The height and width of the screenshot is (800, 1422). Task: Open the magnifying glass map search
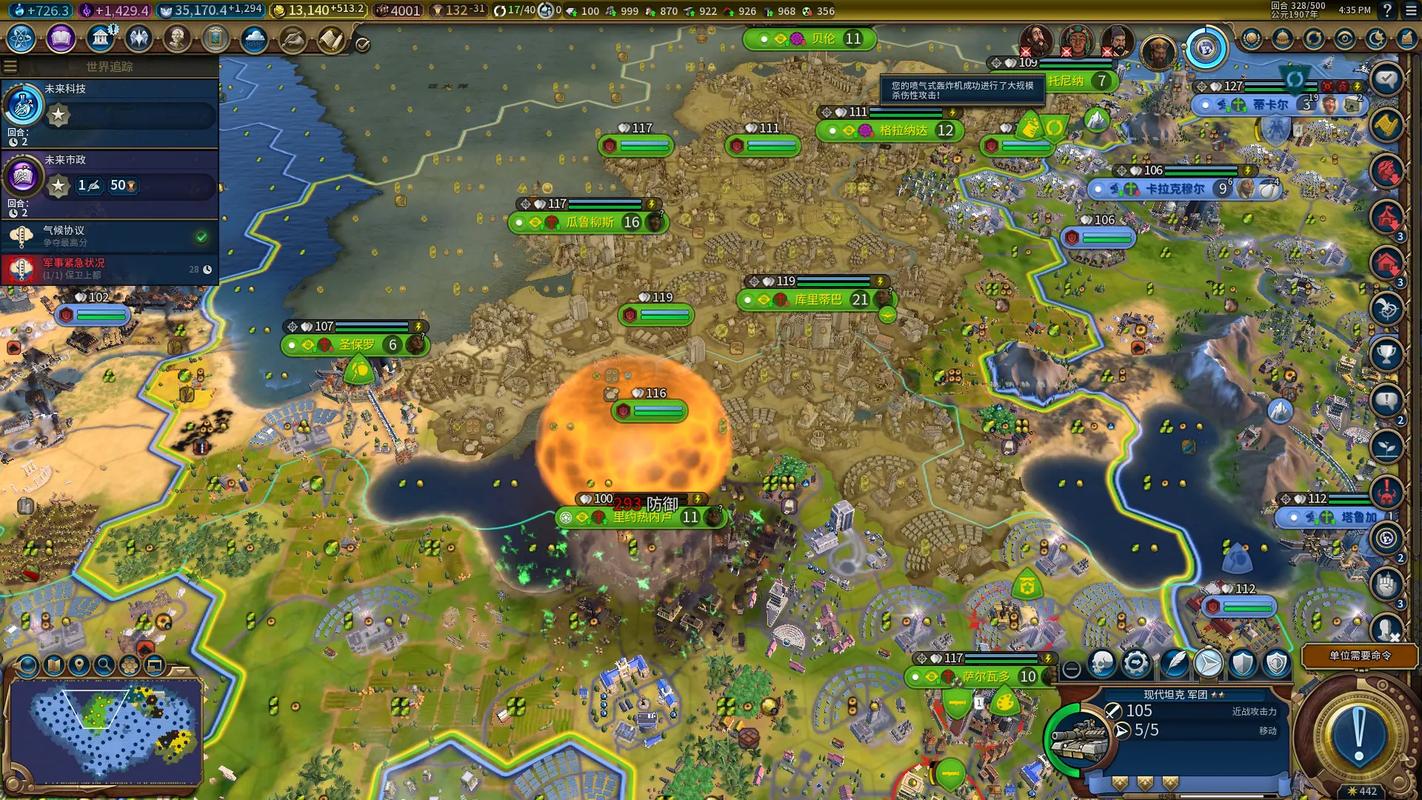click(x=104, y=665)
